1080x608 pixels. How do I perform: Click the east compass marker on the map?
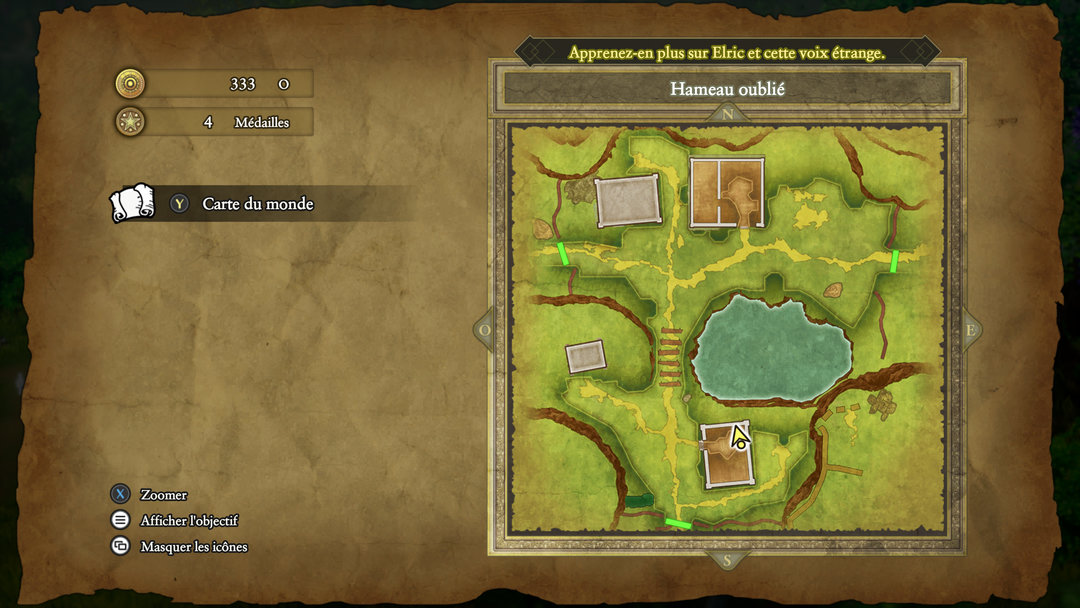click(969, 330)
